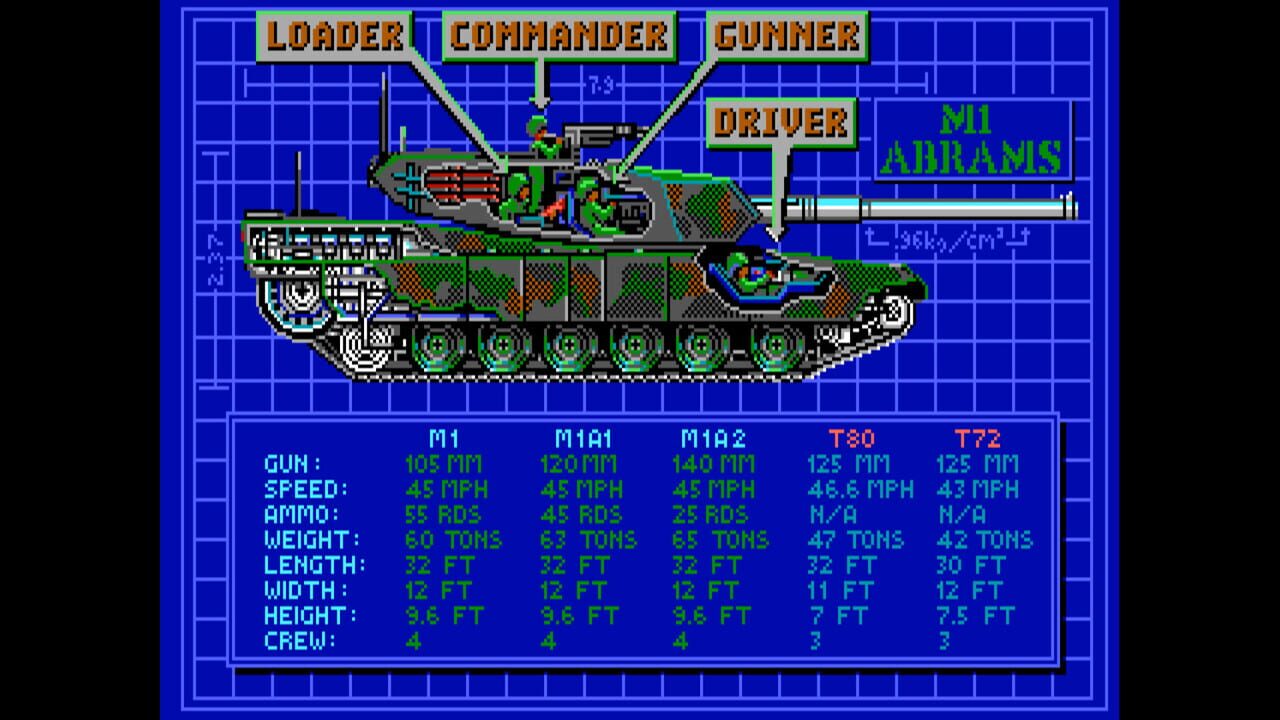Select the tank's main gun barrel

point(930,208)
